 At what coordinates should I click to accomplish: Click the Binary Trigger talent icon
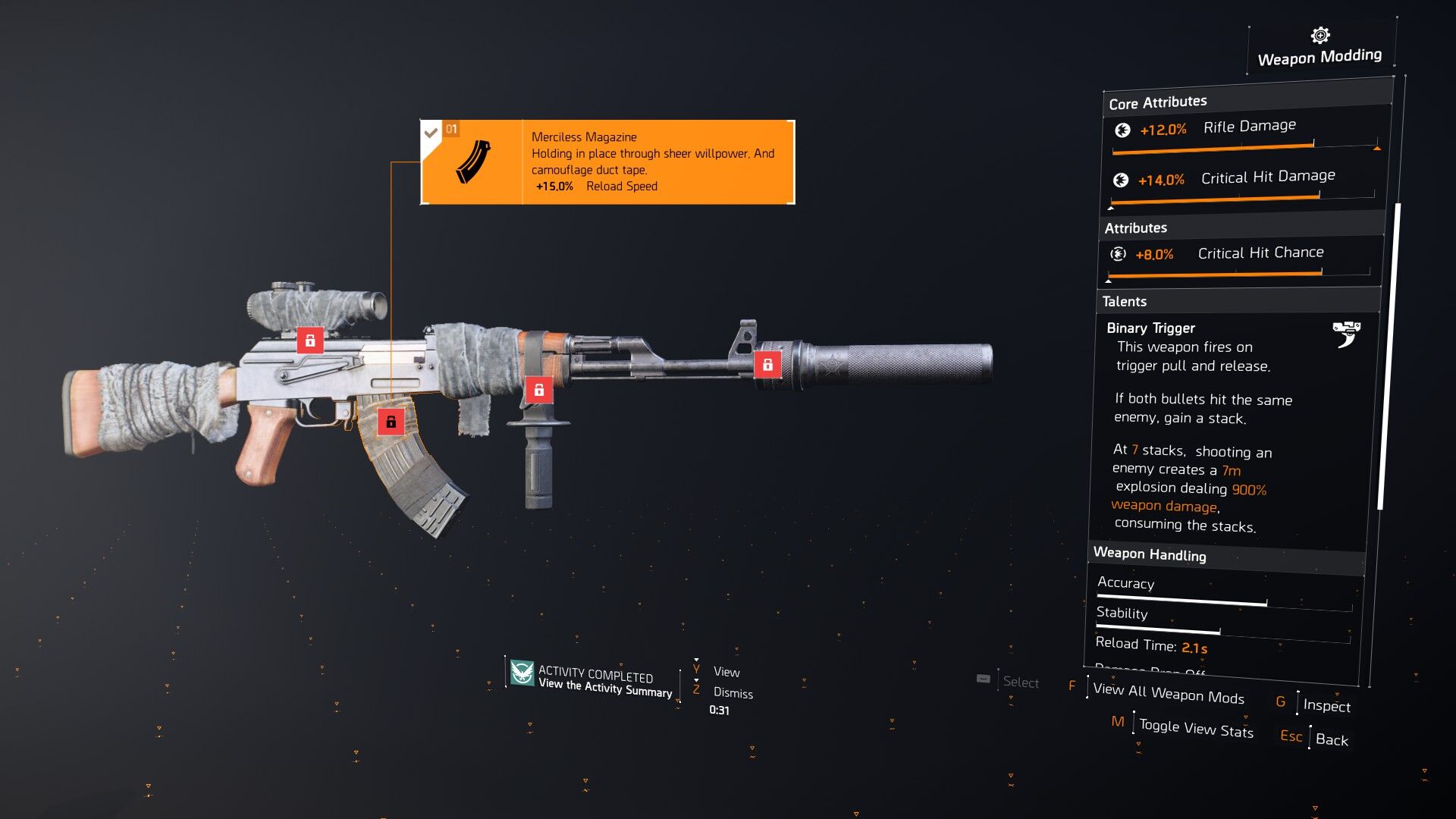coord(1346,334)
